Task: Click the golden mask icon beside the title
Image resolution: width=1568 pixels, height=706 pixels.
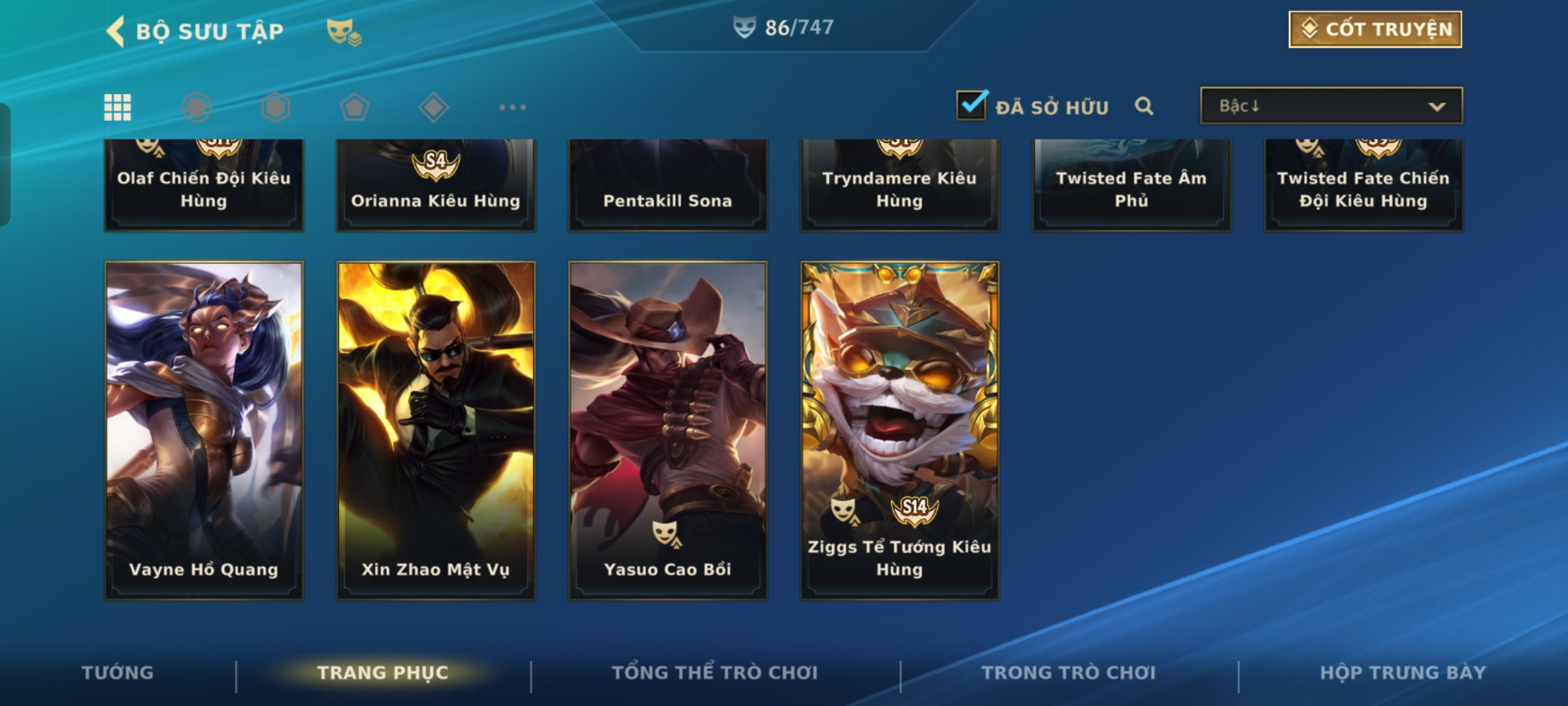Action: [344, 31]
